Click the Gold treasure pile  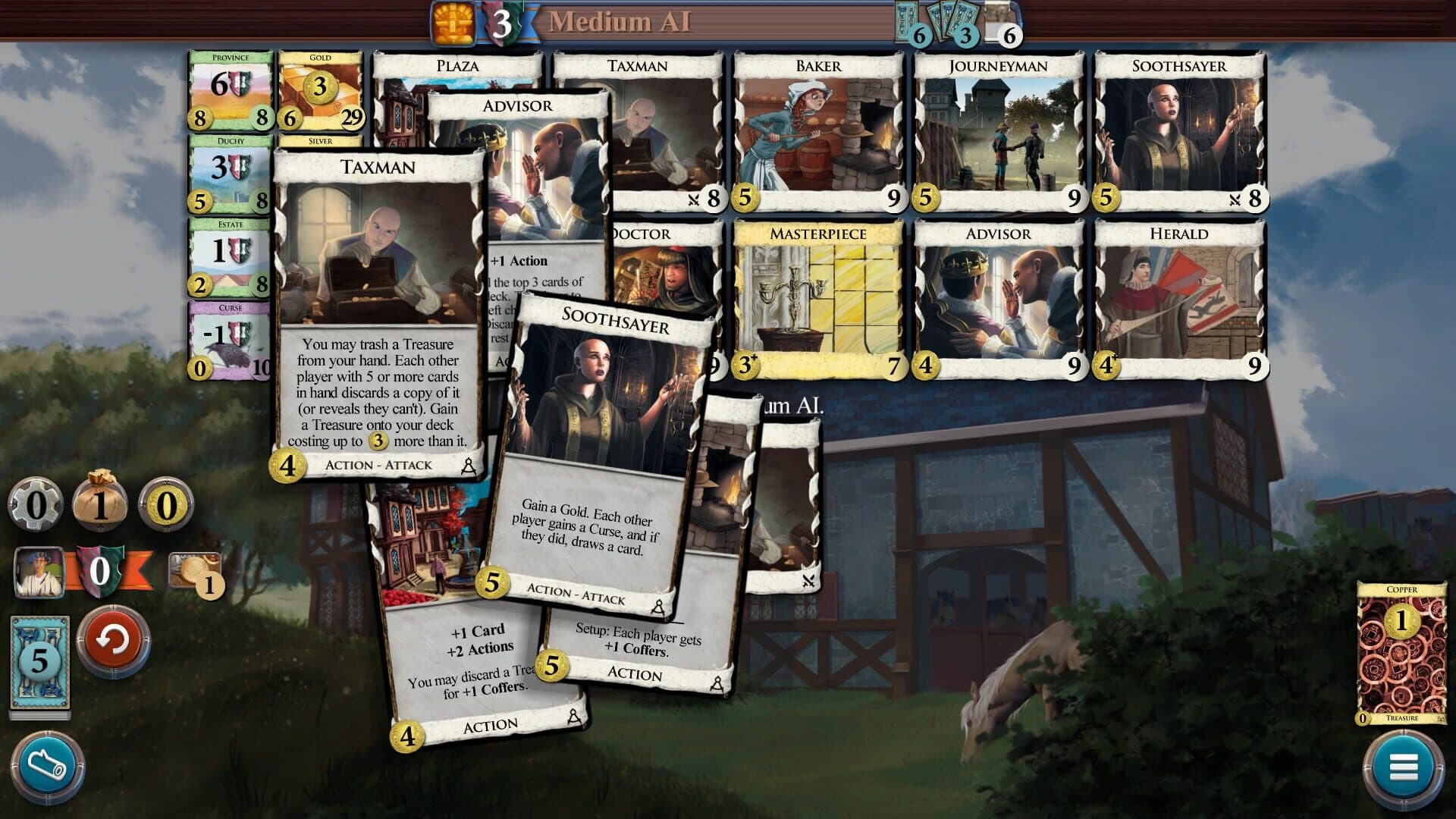point(318,91)
